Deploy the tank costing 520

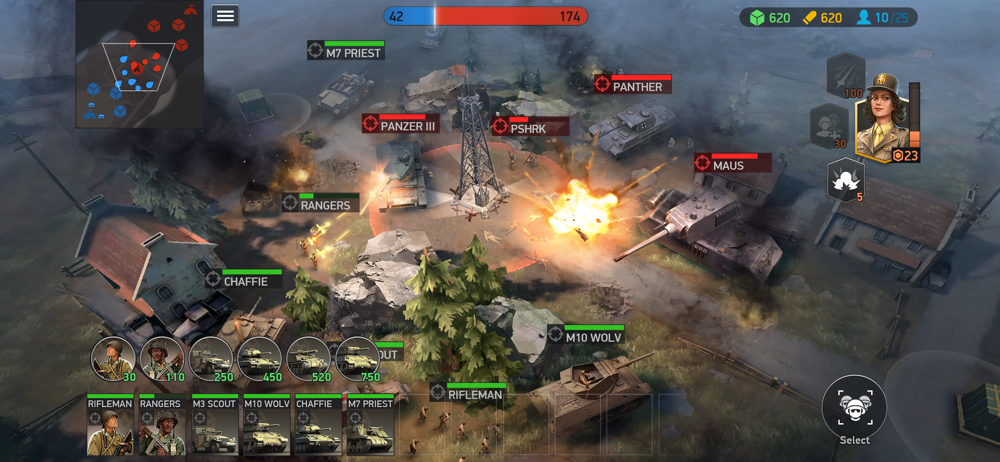click(x=308, y=358)
